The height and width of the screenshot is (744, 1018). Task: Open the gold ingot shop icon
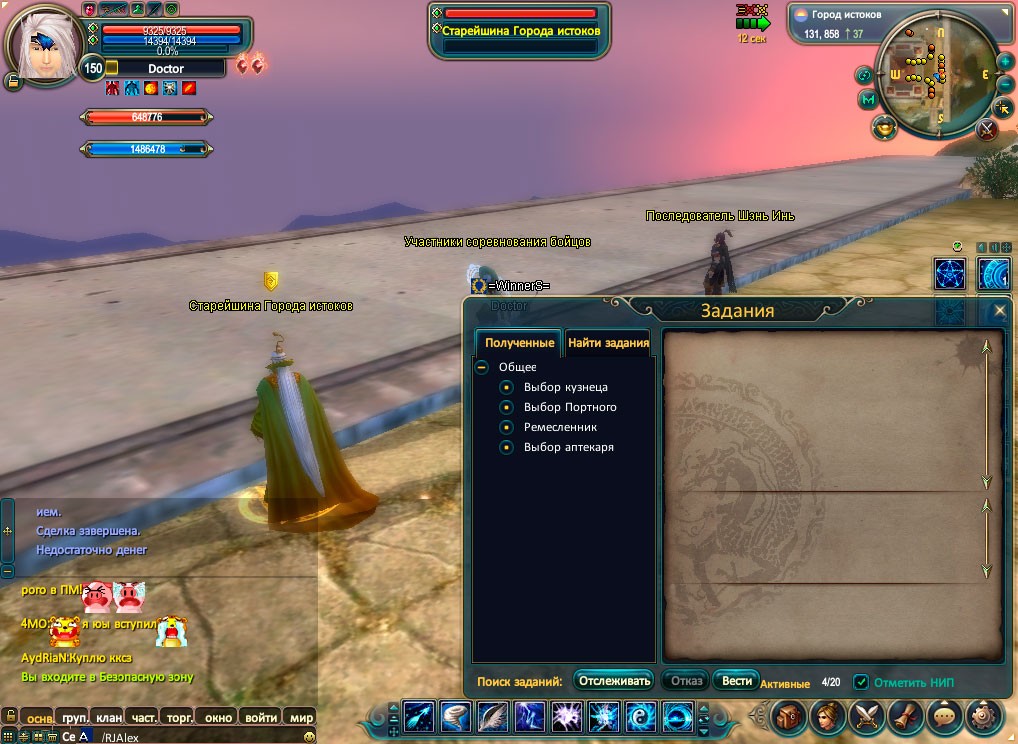pos(884,127)
